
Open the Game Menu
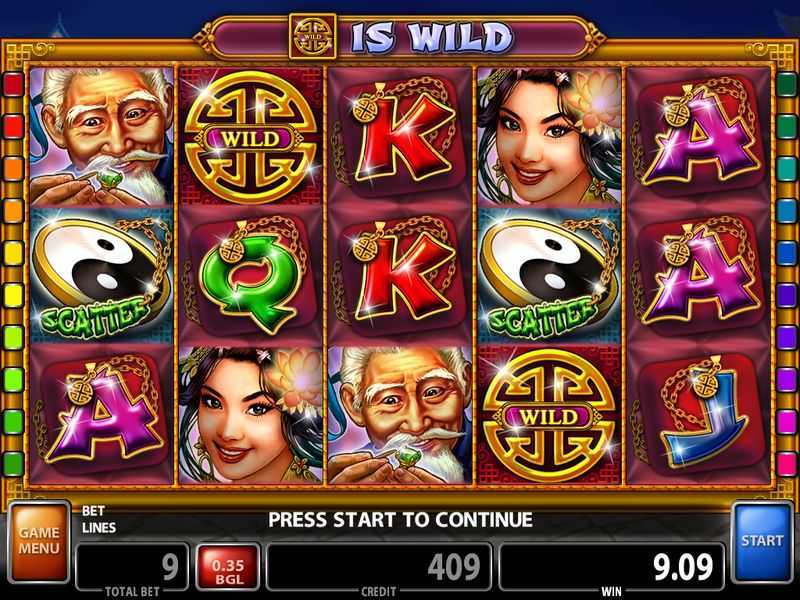(x=39, y=542)
